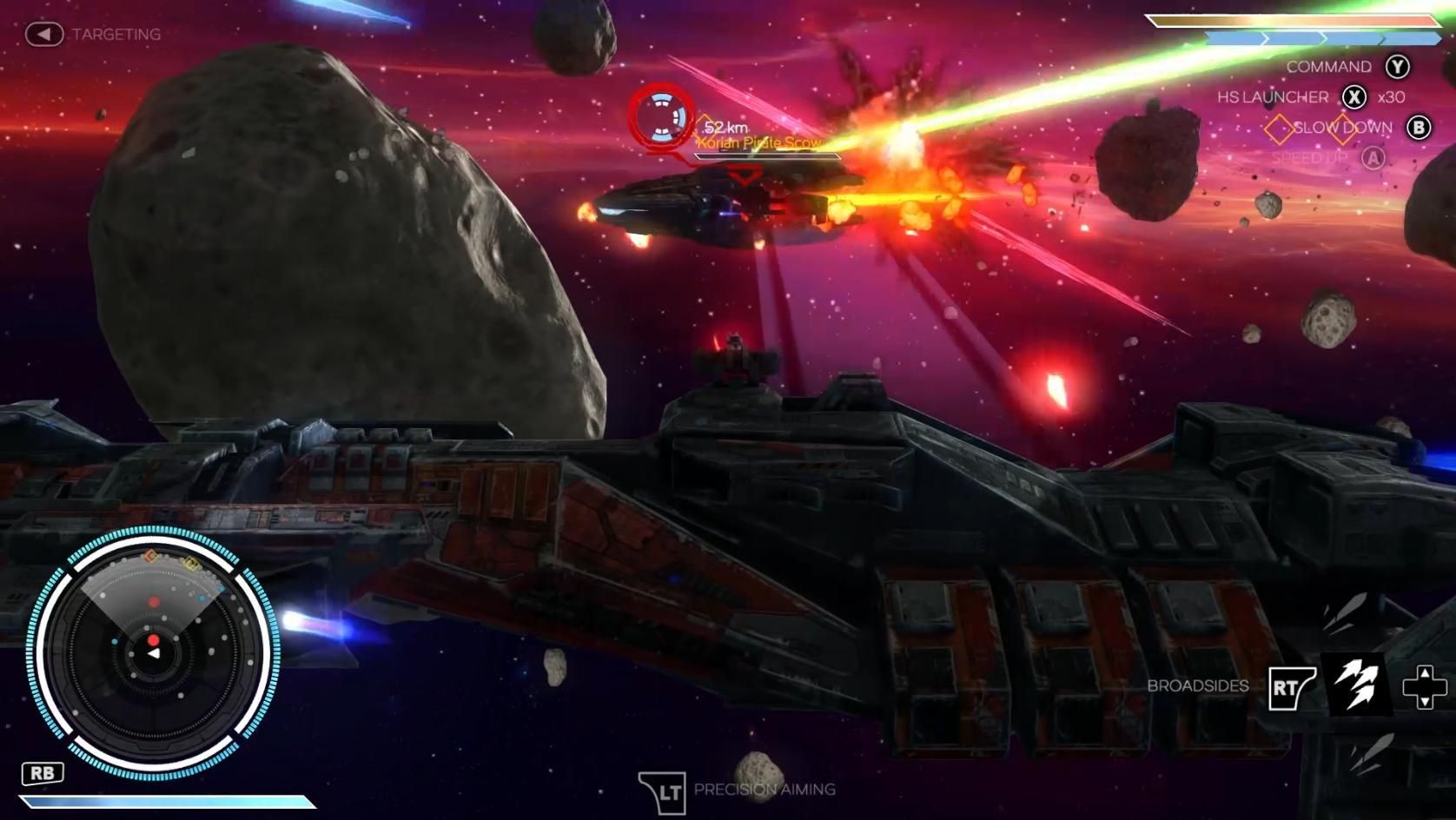Fire the HS Launcher
1456x820 pixels.
pos(1273,97)
